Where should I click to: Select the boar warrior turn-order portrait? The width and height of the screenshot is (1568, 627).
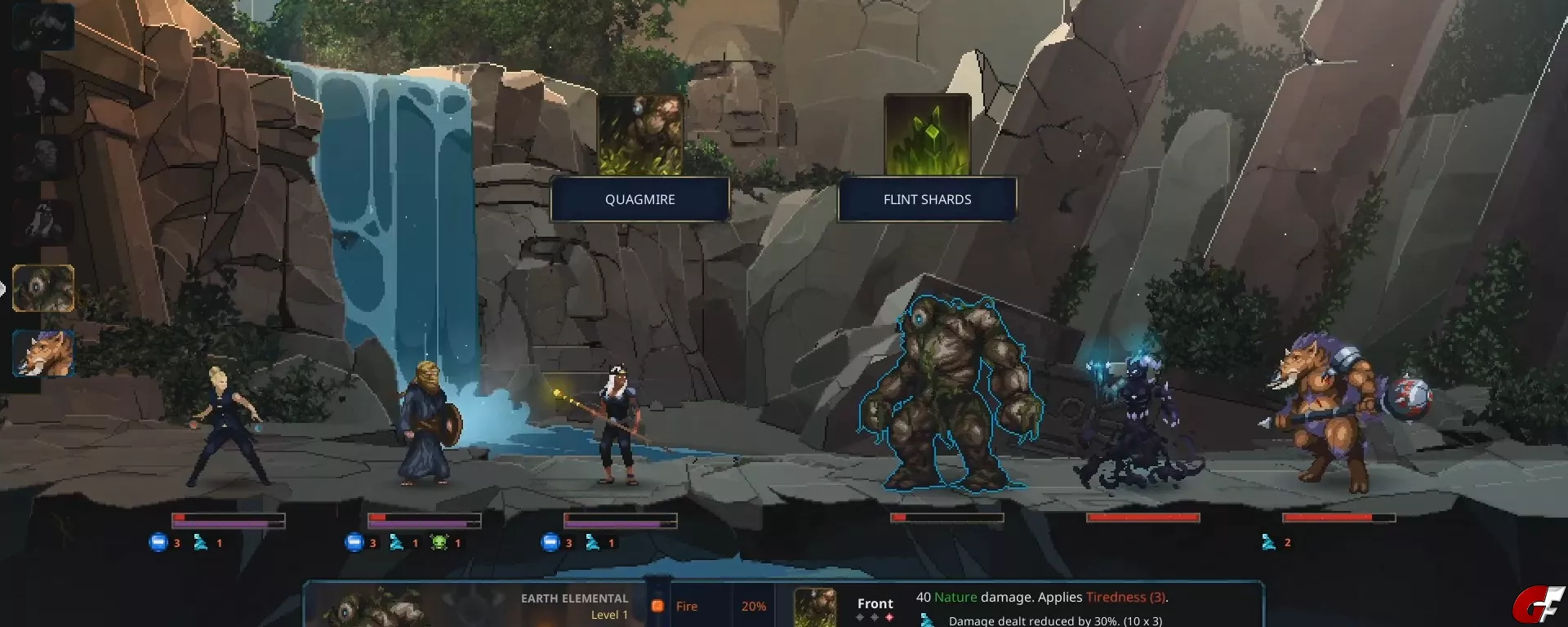43,354
